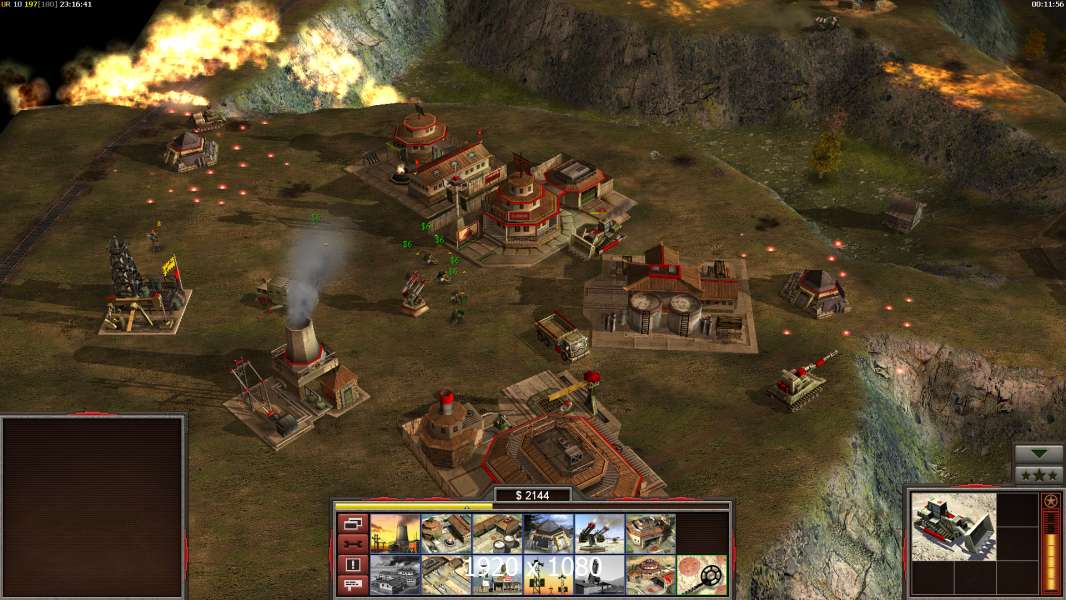Select the nuclear reactor build icon
The image size is (1066, 600).
click(395, 534)
